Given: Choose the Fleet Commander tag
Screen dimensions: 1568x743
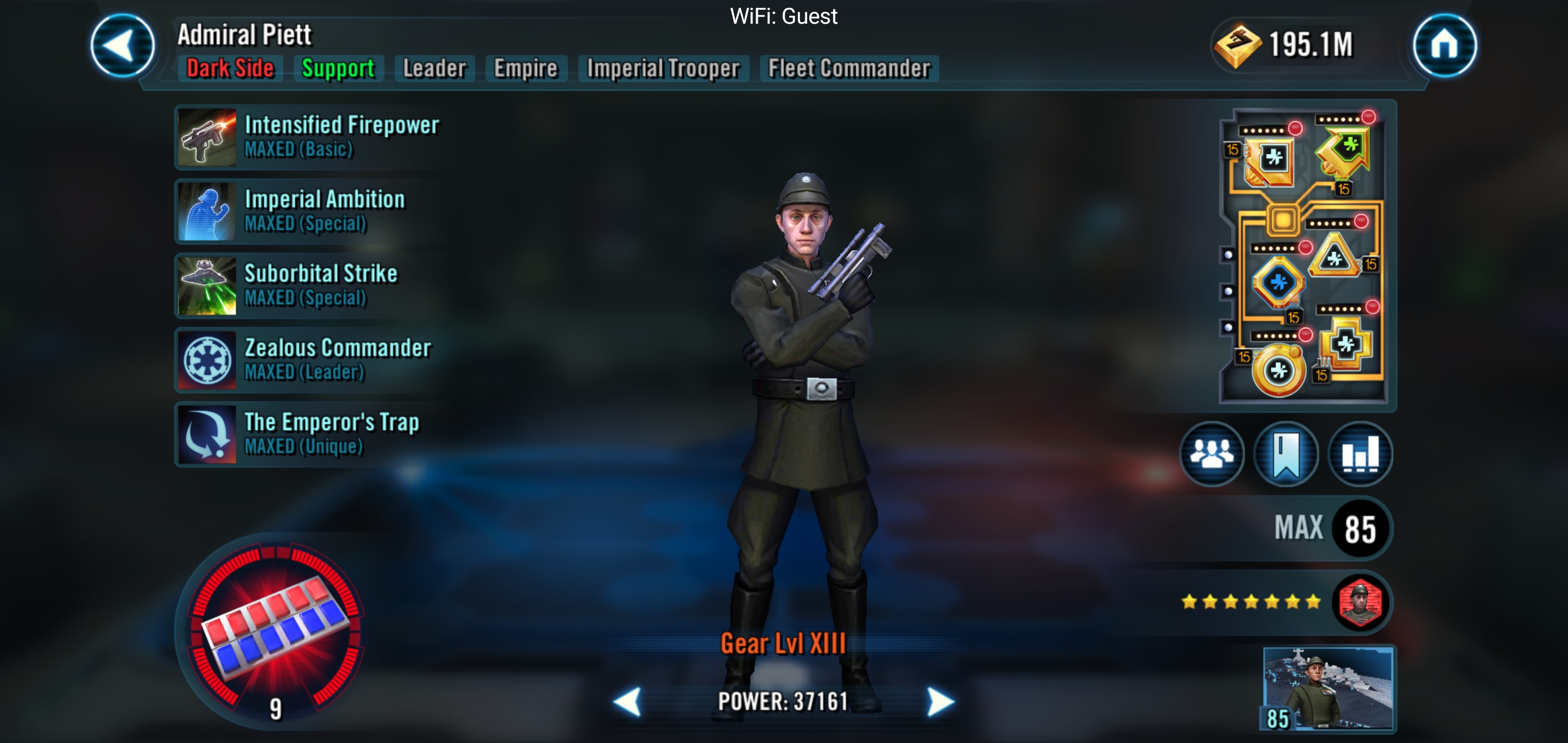Looking at the screenshot, I should 849,68.
